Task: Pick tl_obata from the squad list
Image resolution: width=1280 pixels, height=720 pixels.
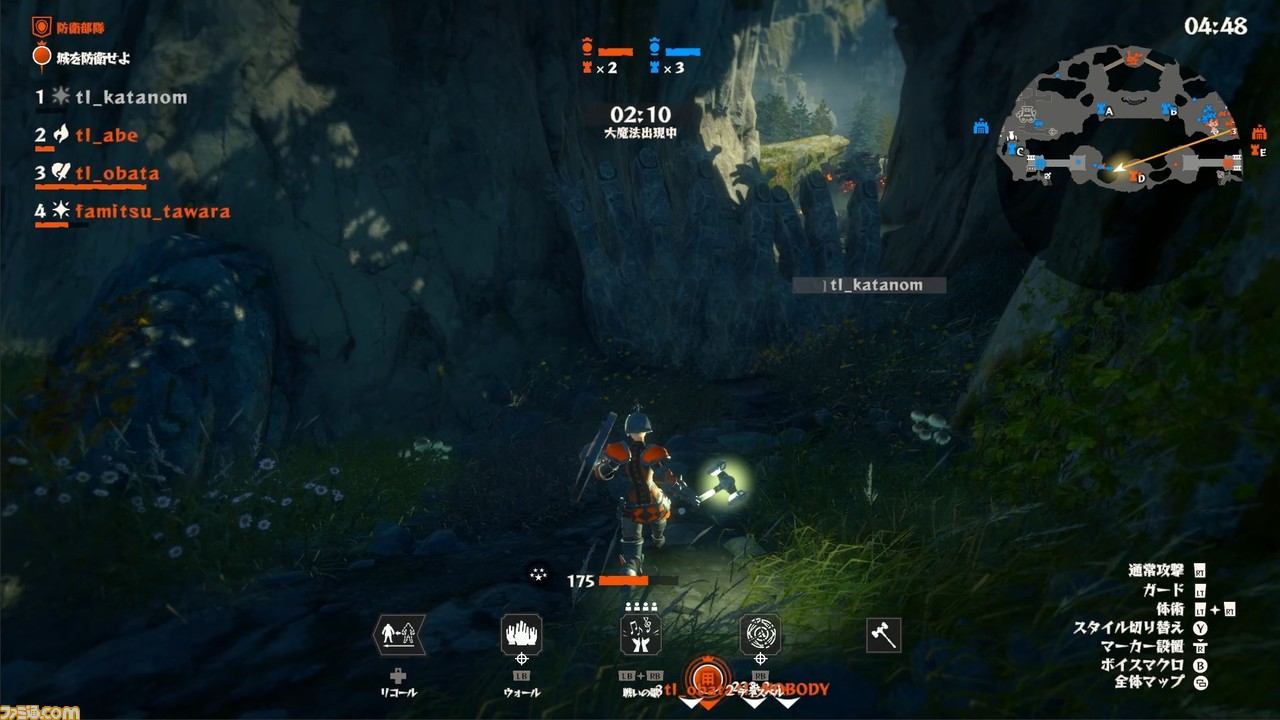Action: click(x=117, y=173)
